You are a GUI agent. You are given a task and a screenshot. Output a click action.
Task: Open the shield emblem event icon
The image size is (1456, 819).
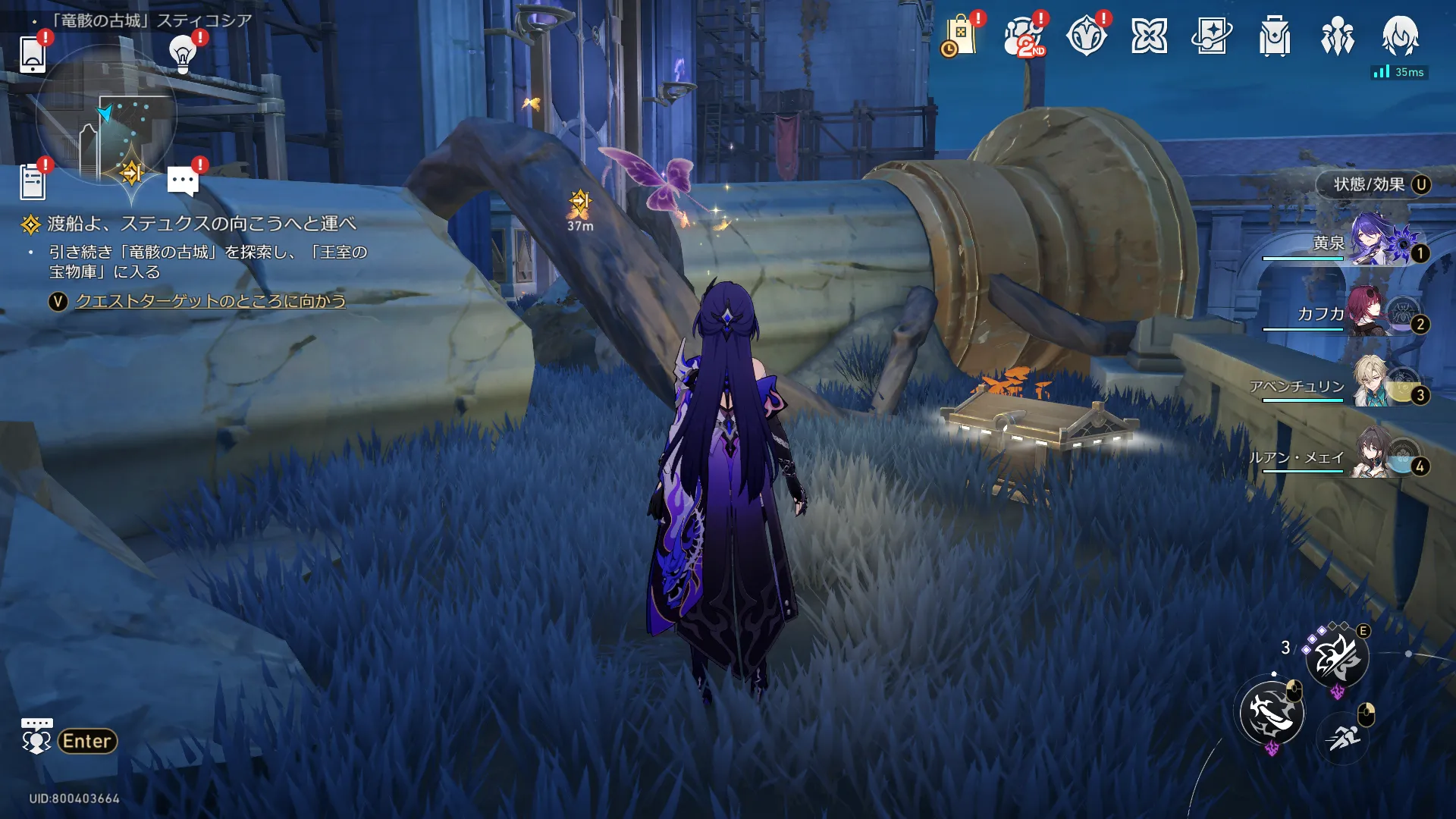[1086, 36]
